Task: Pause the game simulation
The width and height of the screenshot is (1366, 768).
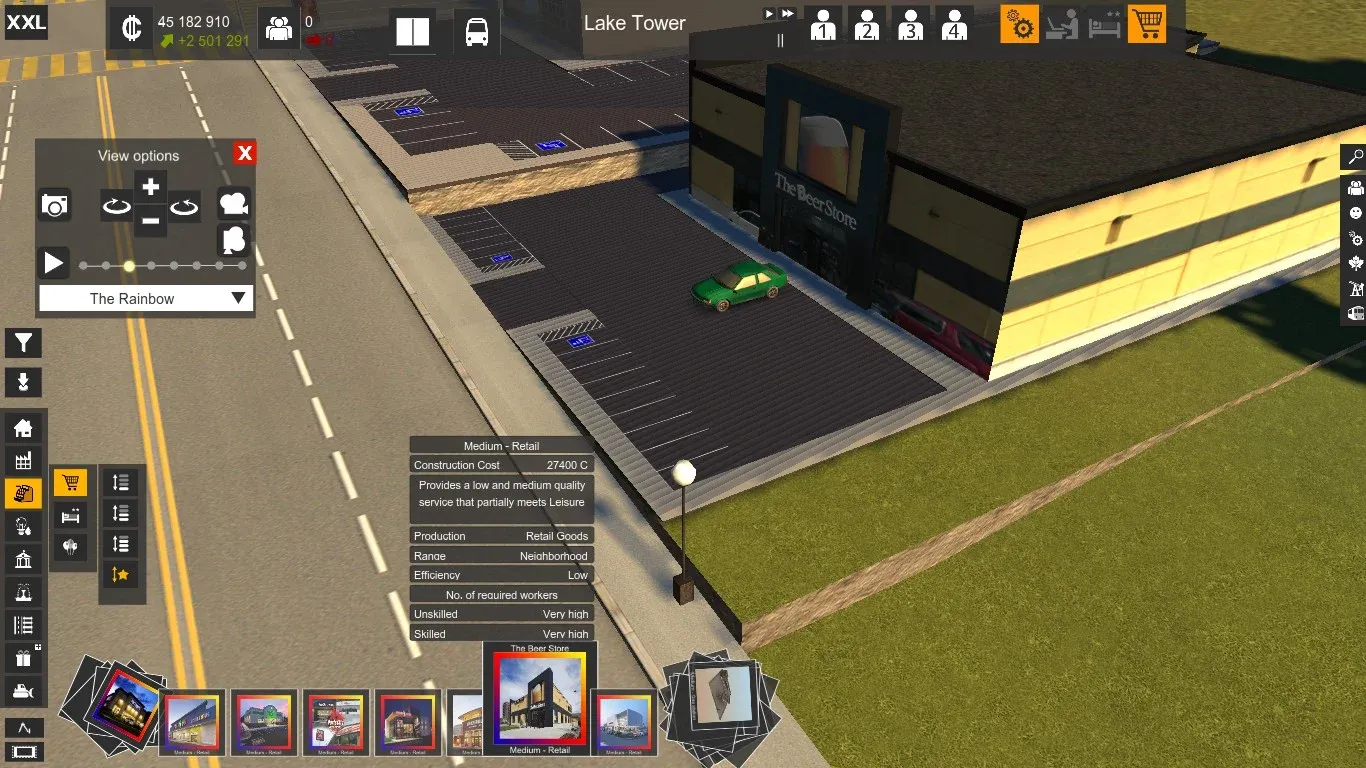Action: point(780,40)
